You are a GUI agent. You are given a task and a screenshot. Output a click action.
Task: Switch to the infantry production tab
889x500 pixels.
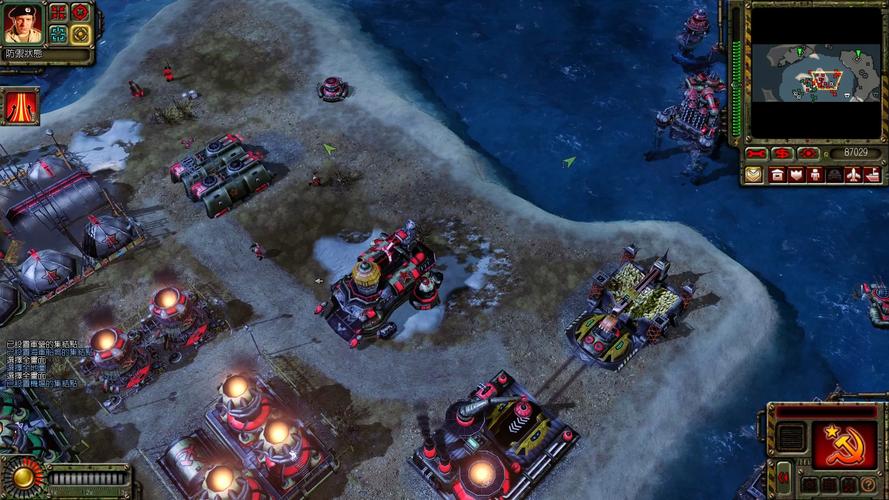[x=815, y=175]
